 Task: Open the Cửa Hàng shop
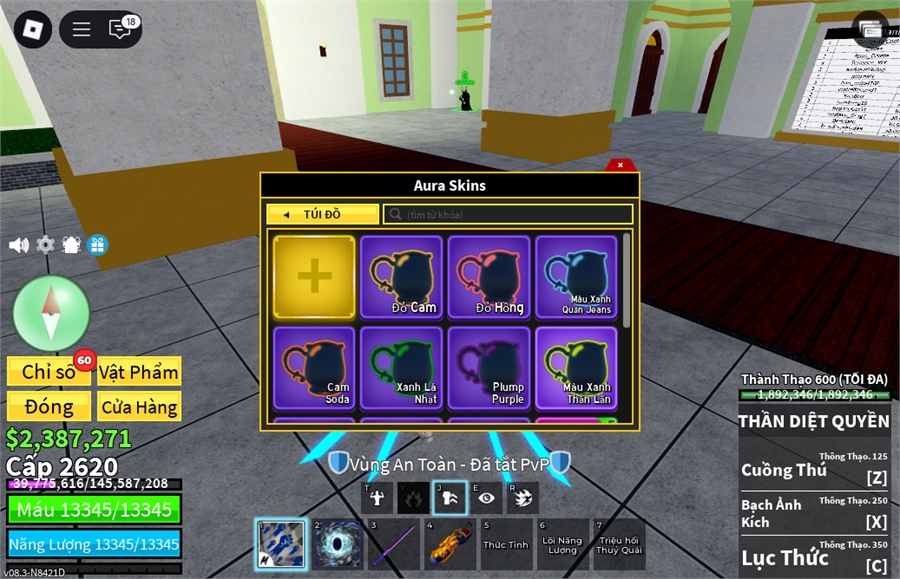point(139,406)
